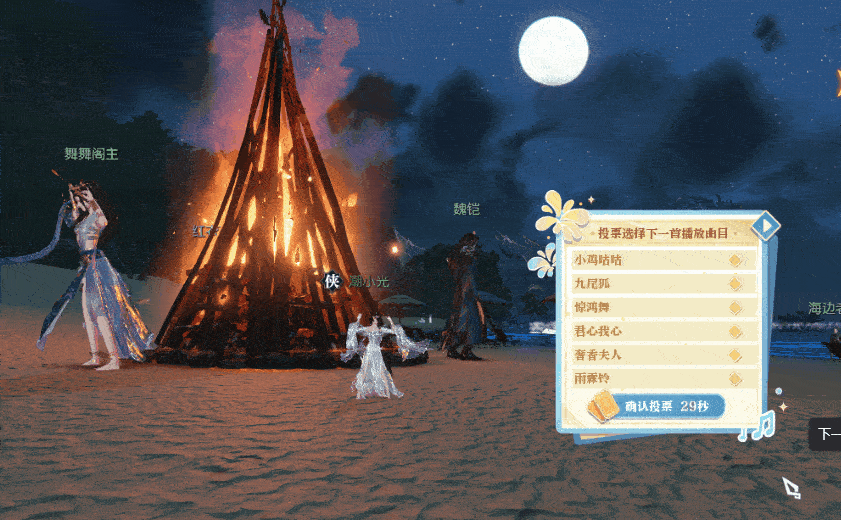Choose 九尾狐 in the song vote

[660, 283]
